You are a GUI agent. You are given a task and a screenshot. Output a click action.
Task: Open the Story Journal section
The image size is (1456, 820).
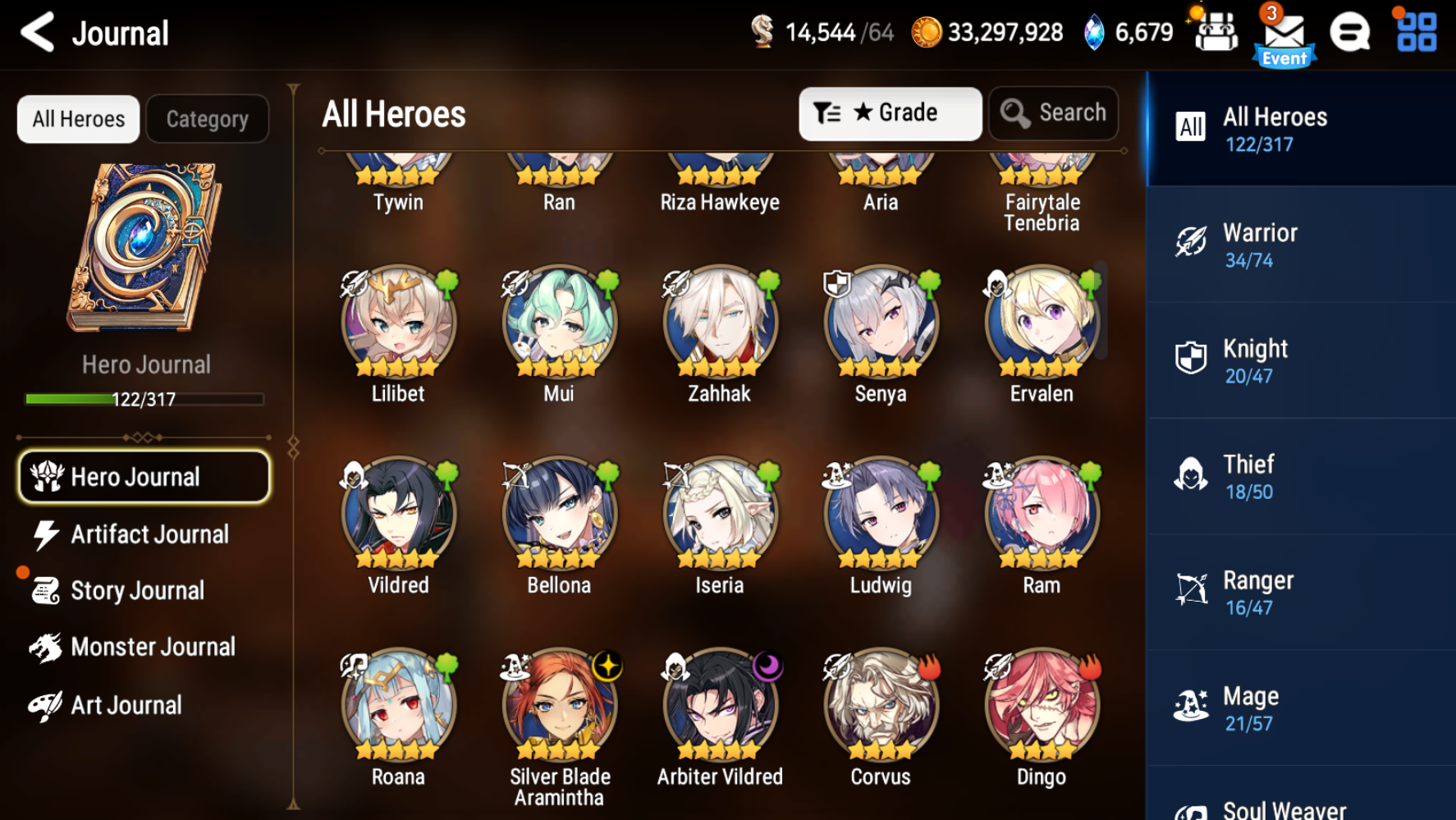coord(137,590)
